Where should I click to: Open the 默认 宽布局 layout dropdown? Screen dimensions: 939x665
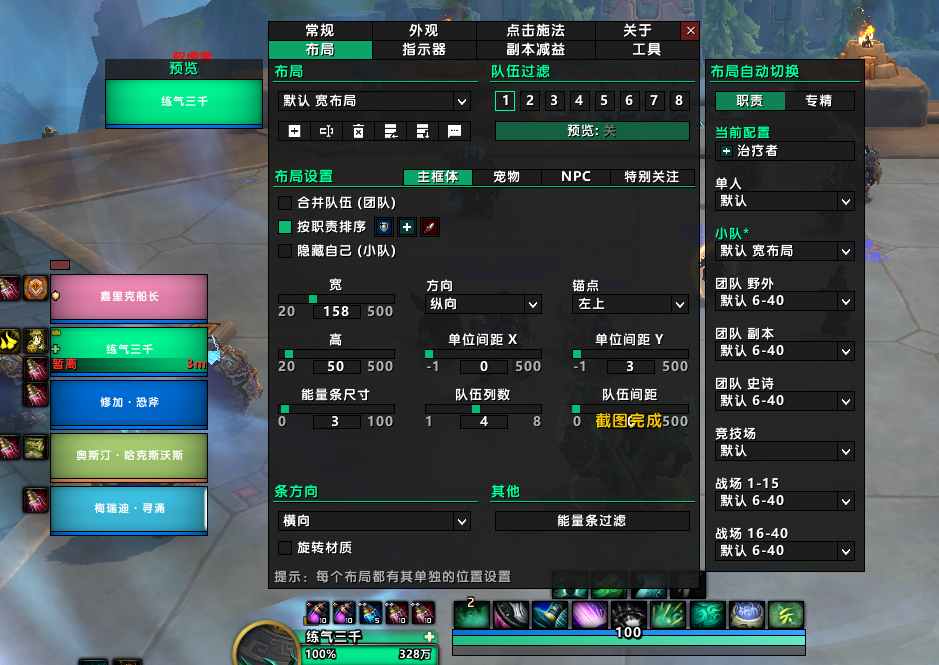pyautogui.click(x=375, y=101)
